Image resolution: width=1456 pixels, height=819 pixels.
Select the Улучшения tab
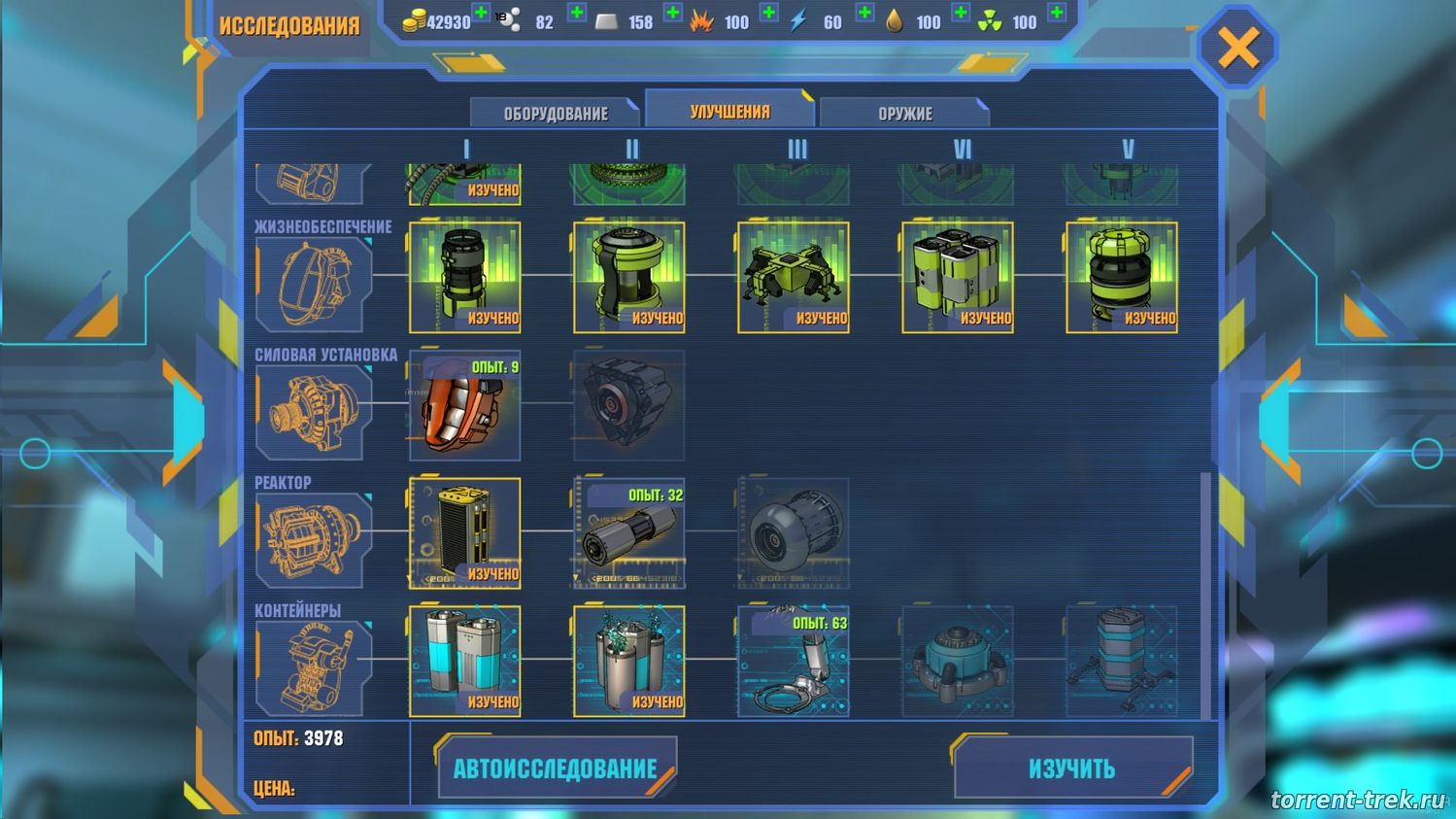(729, 111)
